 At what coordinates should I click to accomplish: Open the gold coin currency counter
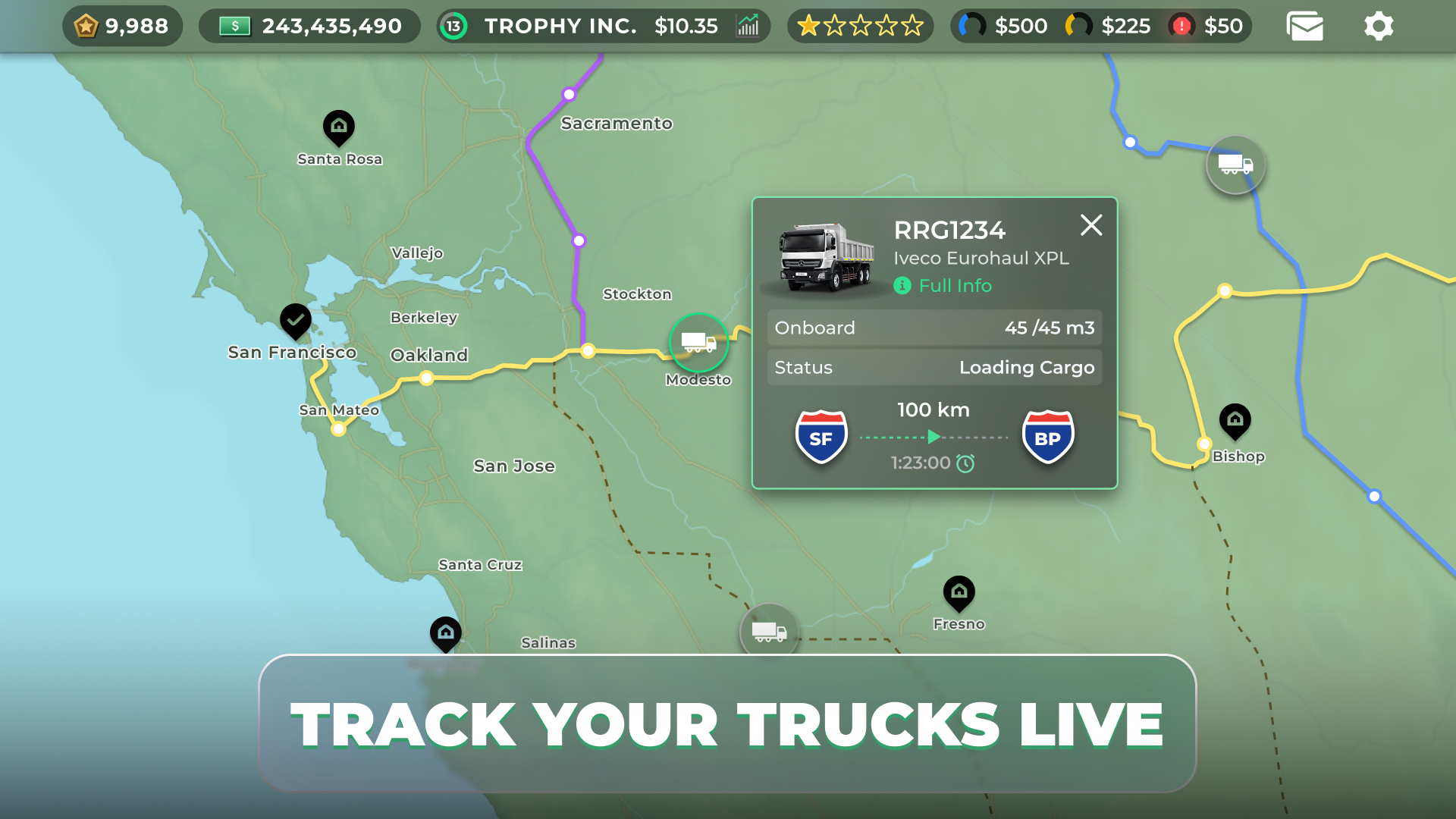[x=122, y=27]
